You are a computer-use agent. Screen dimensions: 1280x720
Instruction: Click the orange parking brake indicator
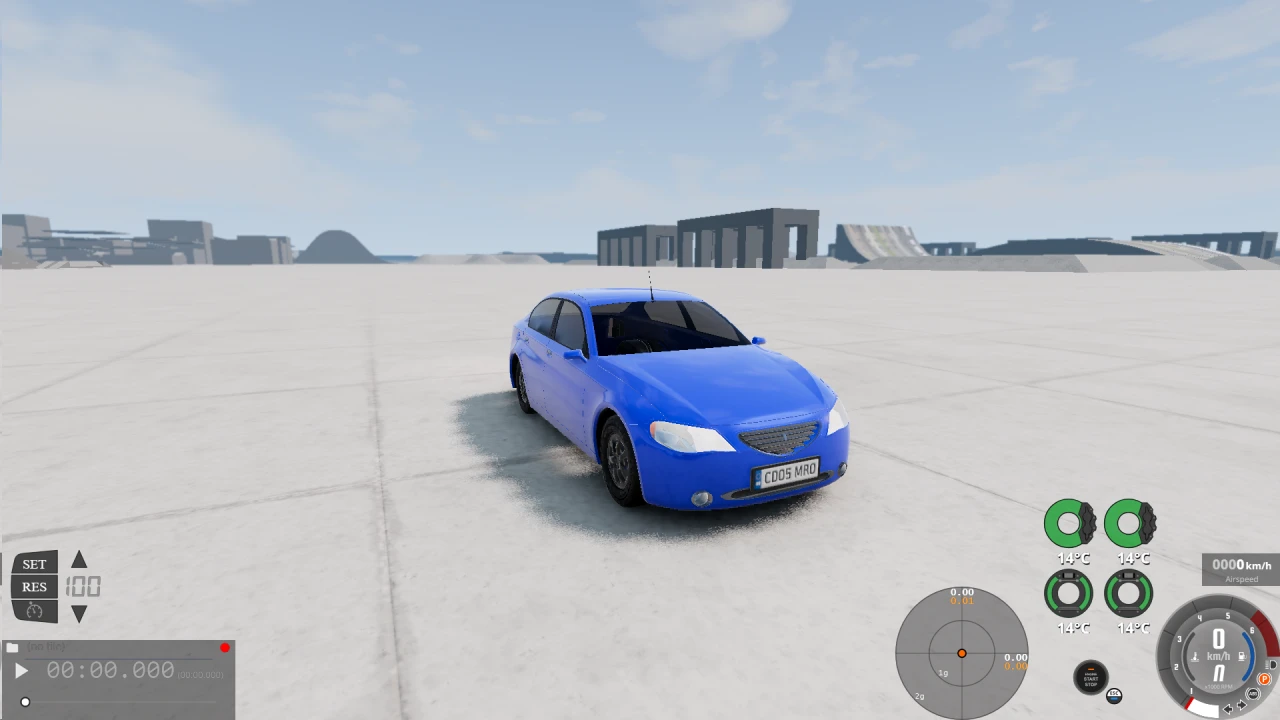click(x=1265, y=679)
